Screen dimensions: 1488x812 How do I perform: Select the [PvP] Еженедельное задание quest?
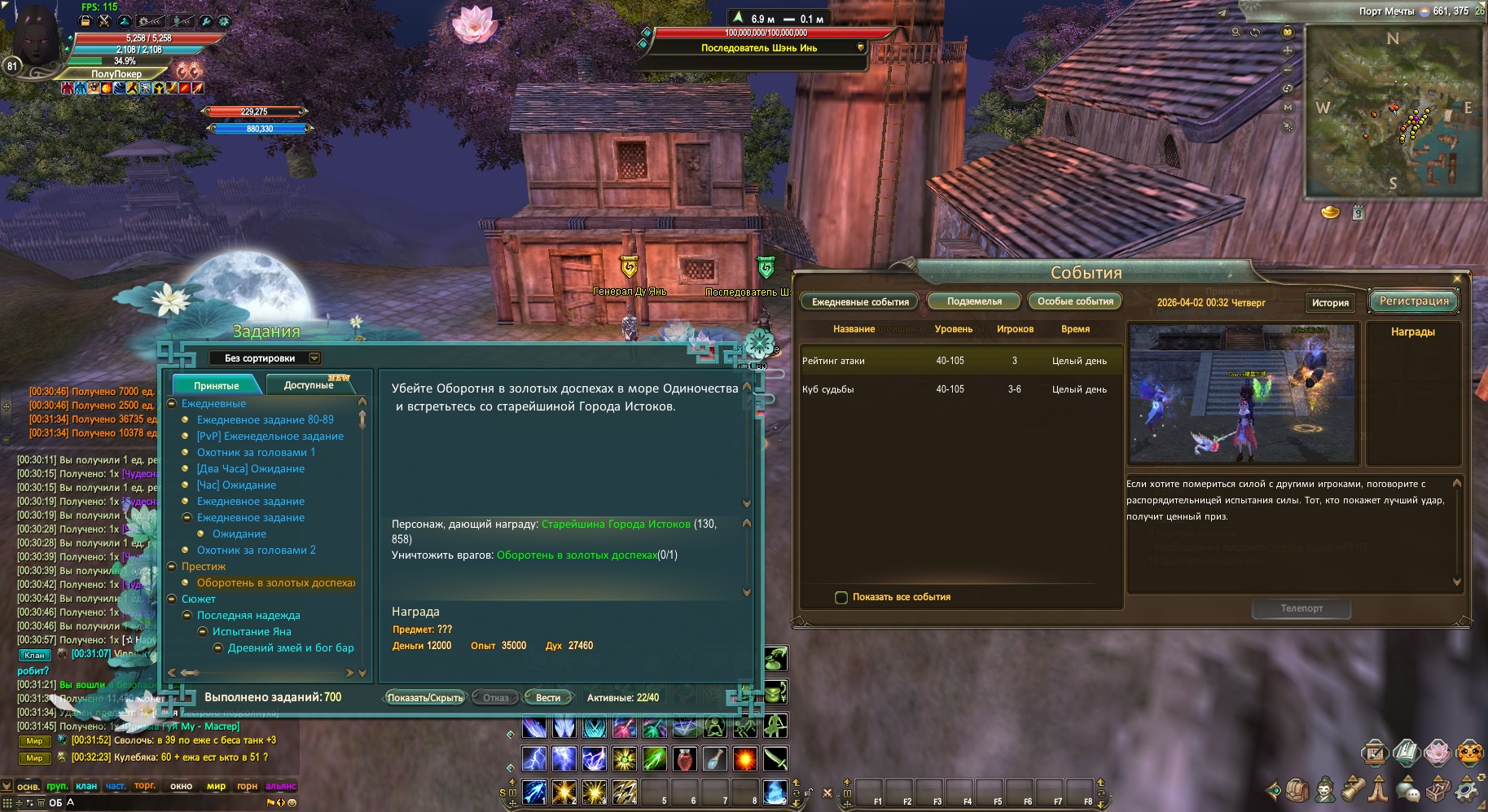pyautogui.click(x=270, y=437)
